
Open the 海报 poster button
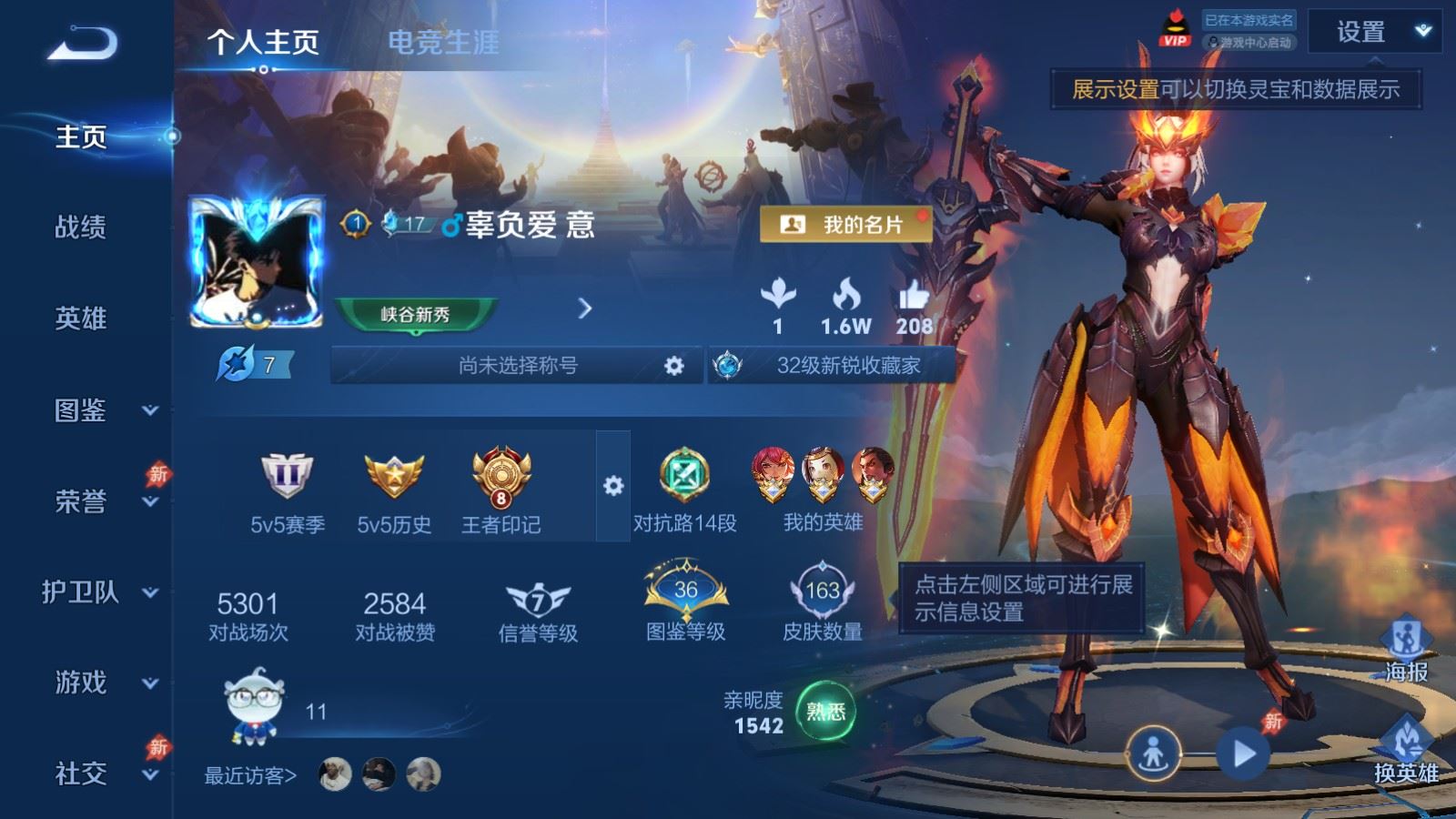pos(1406,649)
